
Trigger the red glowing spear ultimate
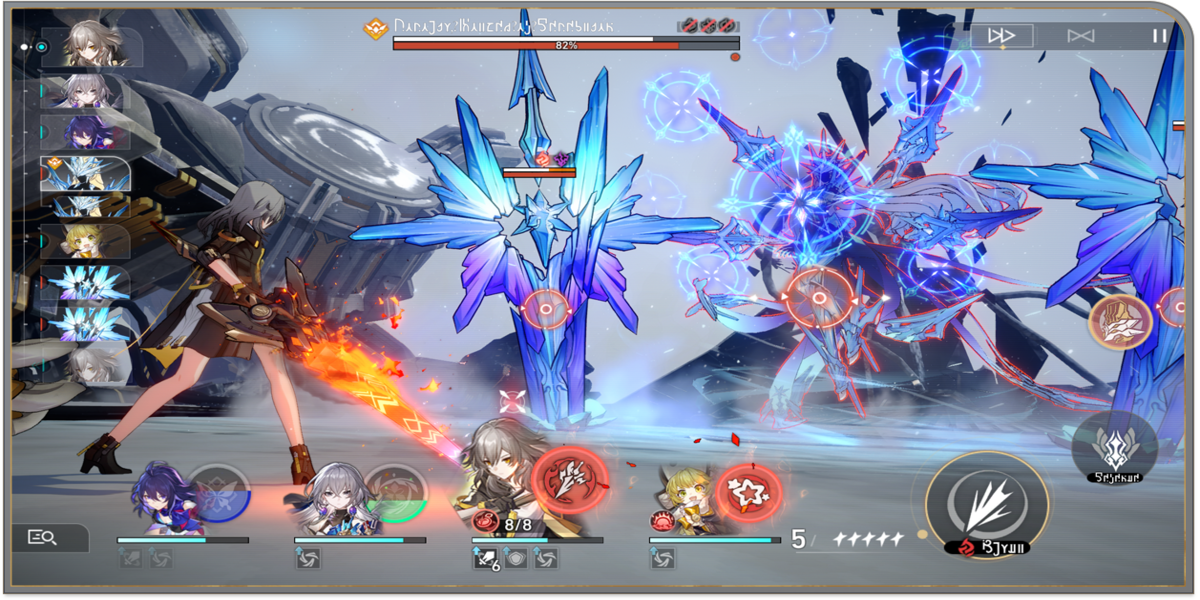(x=569, y=480)
